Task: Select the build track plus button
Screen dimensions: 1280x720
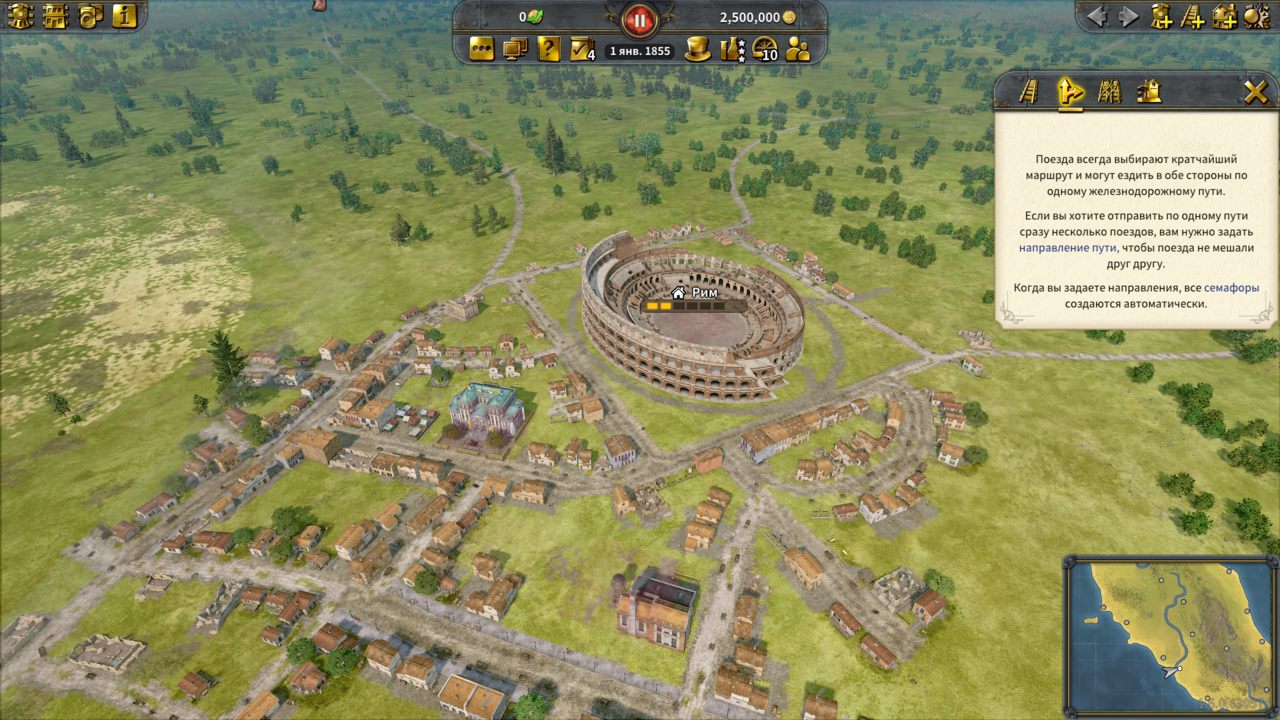Action: pos(1192,16)
